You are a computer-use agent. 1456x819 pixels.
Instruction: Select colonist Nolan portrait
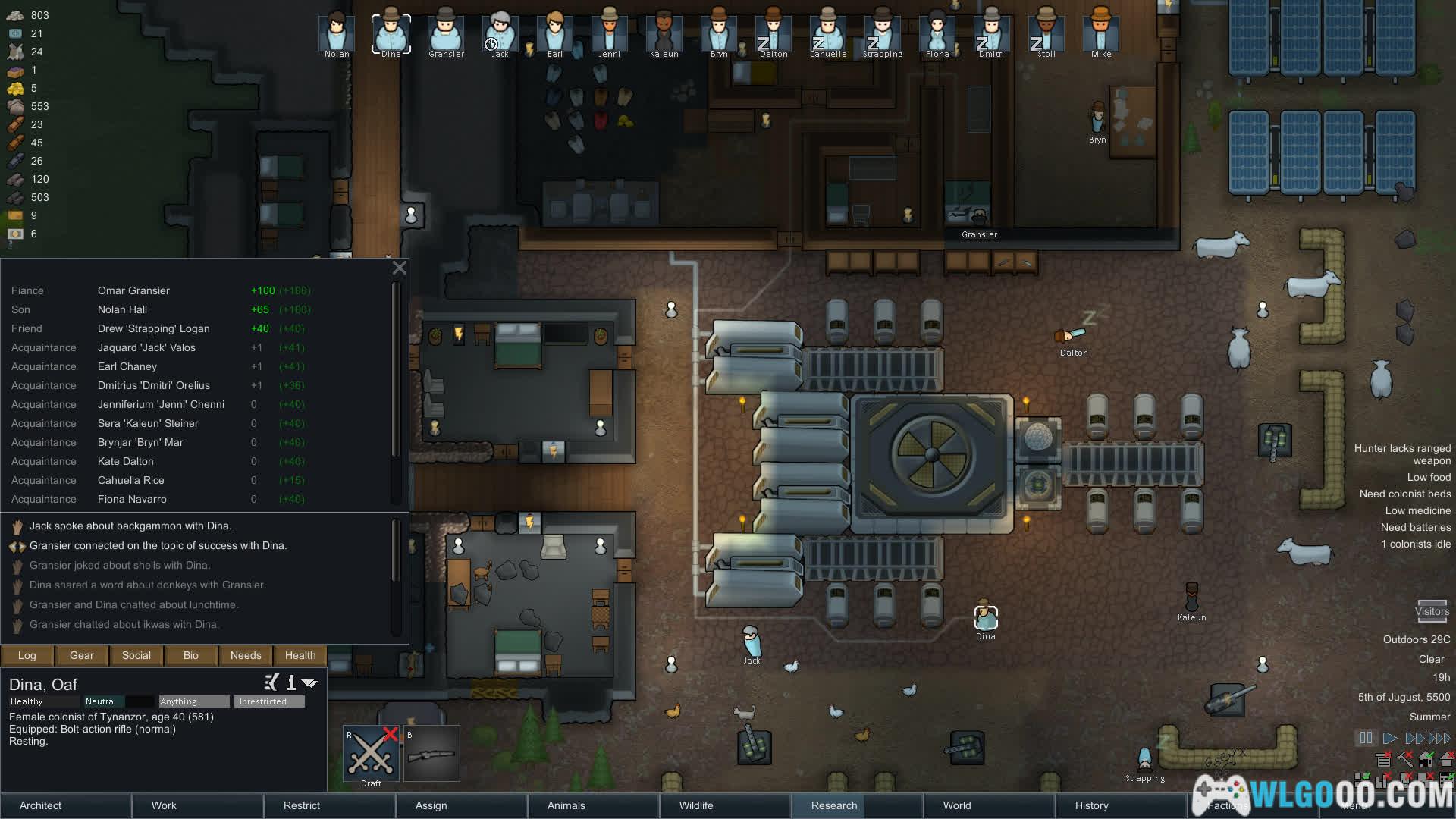point(337,34)
